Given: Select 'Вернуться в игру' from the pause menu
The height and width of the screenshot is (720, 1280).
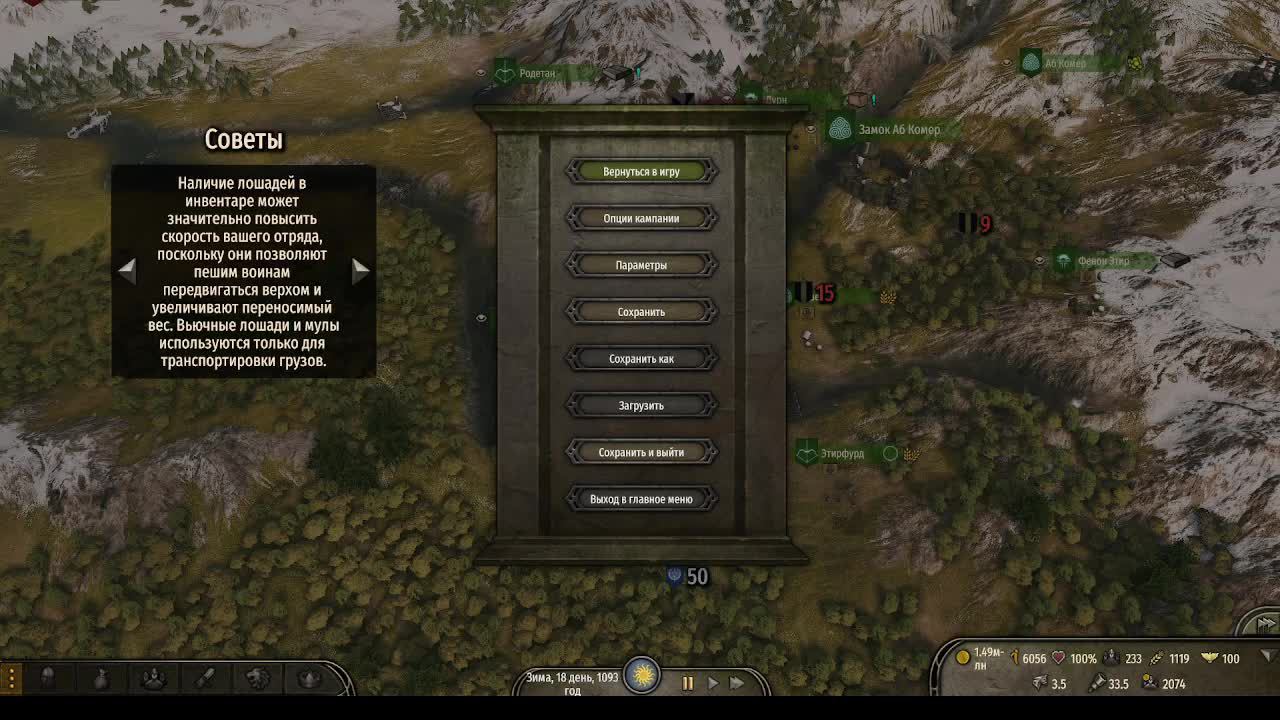Looking at the screenshot, I should [640, 171].
